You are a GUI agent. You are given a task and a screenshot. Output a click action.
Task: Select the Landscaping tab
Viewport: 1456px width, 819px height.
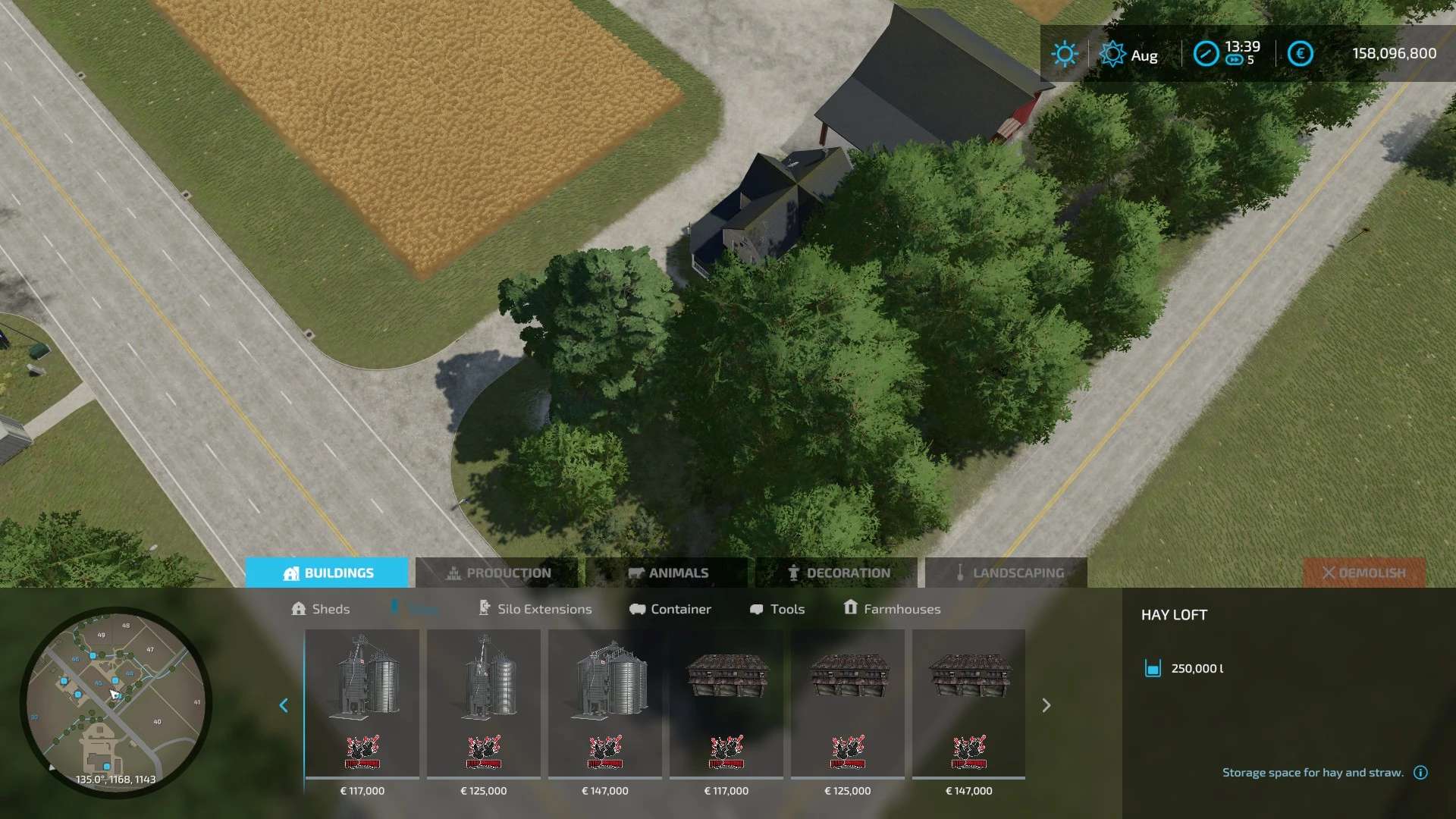tap(1007, 573)
